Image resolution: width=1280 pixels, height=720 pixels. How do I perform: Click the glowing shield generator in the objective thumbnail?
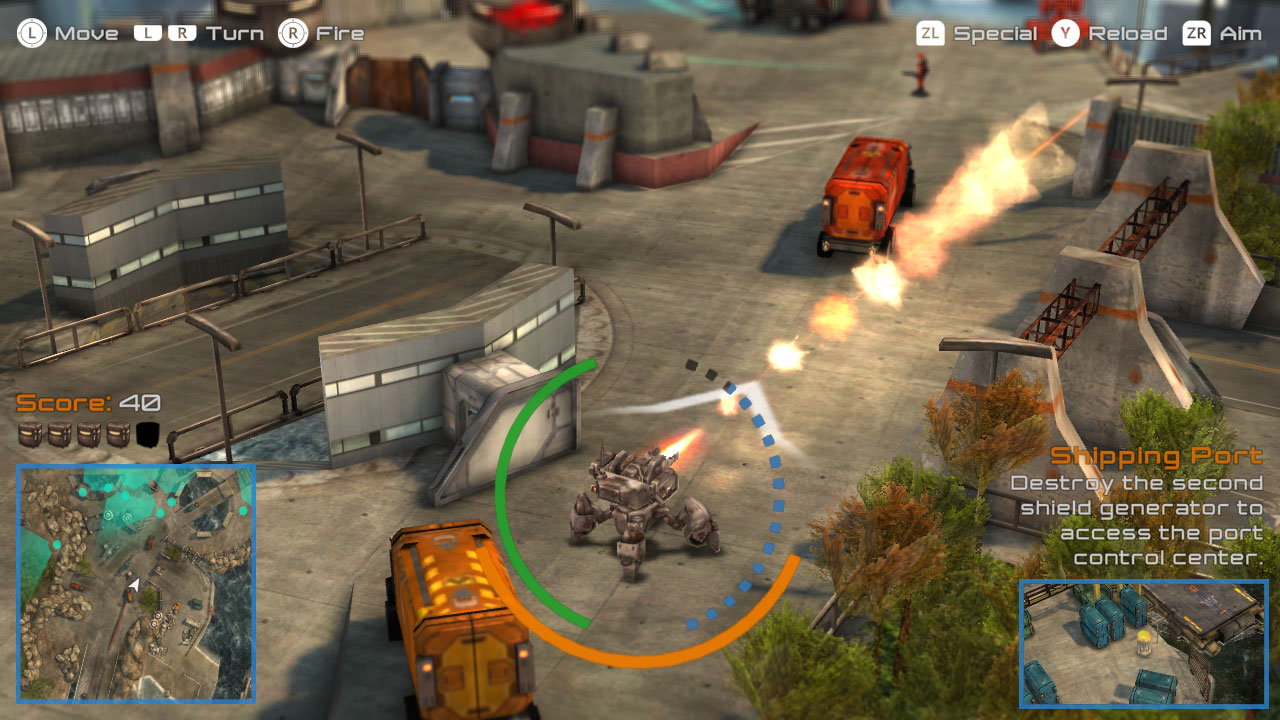(1143, 642)
